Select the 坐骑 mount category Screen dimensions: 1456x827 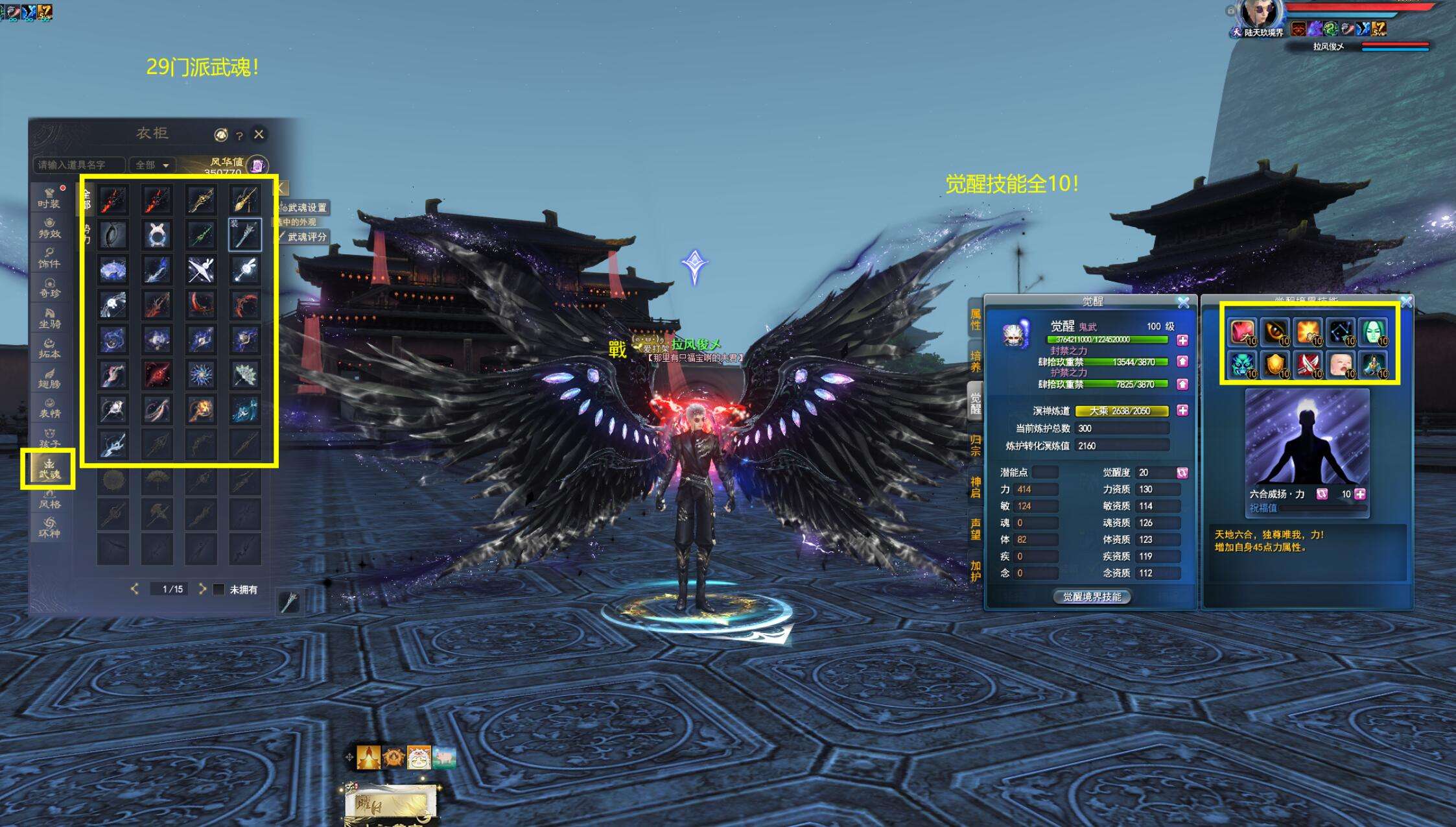(49, 318)
